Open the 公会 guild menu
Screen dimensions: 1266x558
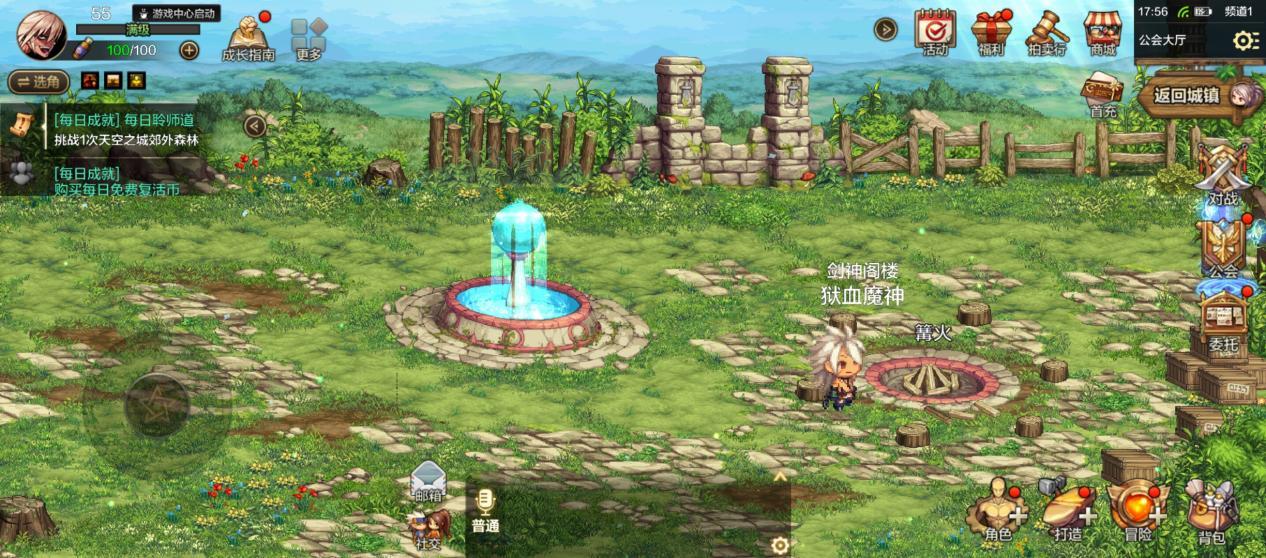pyautogui.click(x=1223, y=248)
